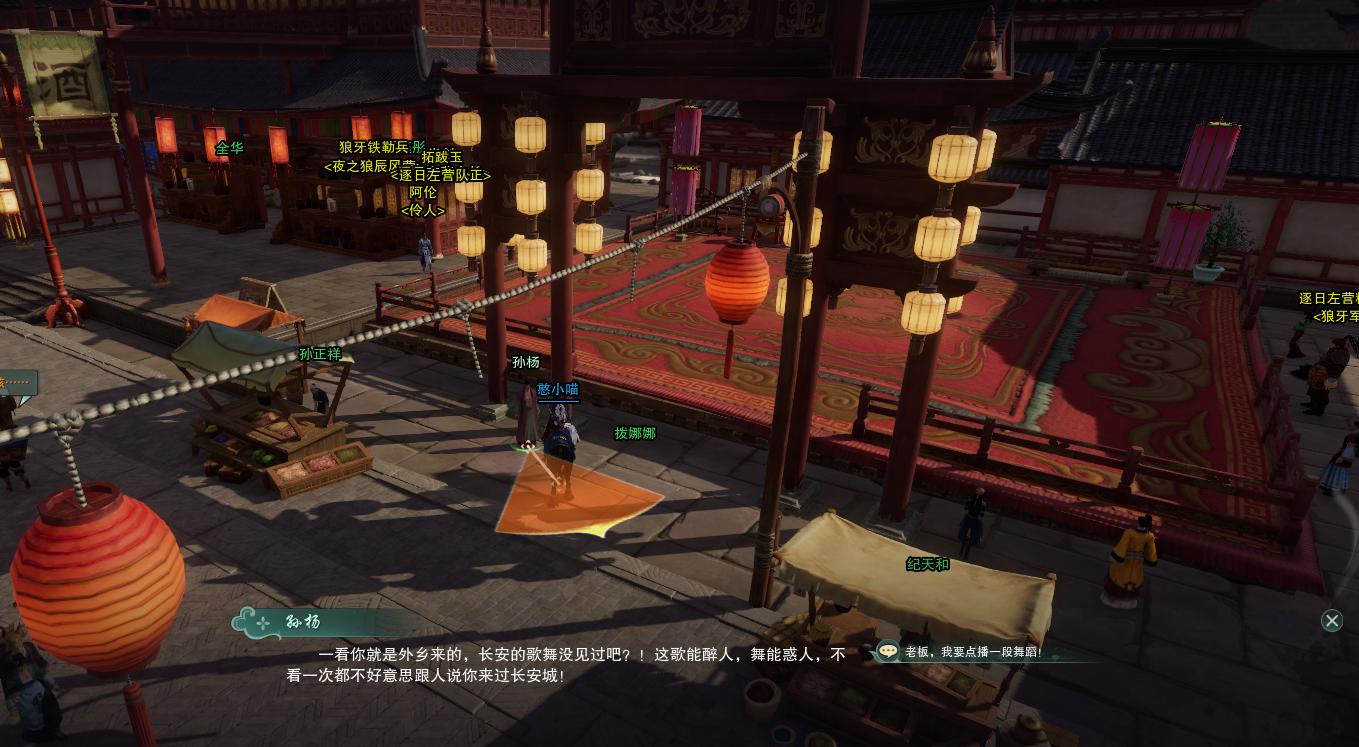
Task: Close the 孙杨 dialogue with the X button
Action: (x=1331, y=621)
